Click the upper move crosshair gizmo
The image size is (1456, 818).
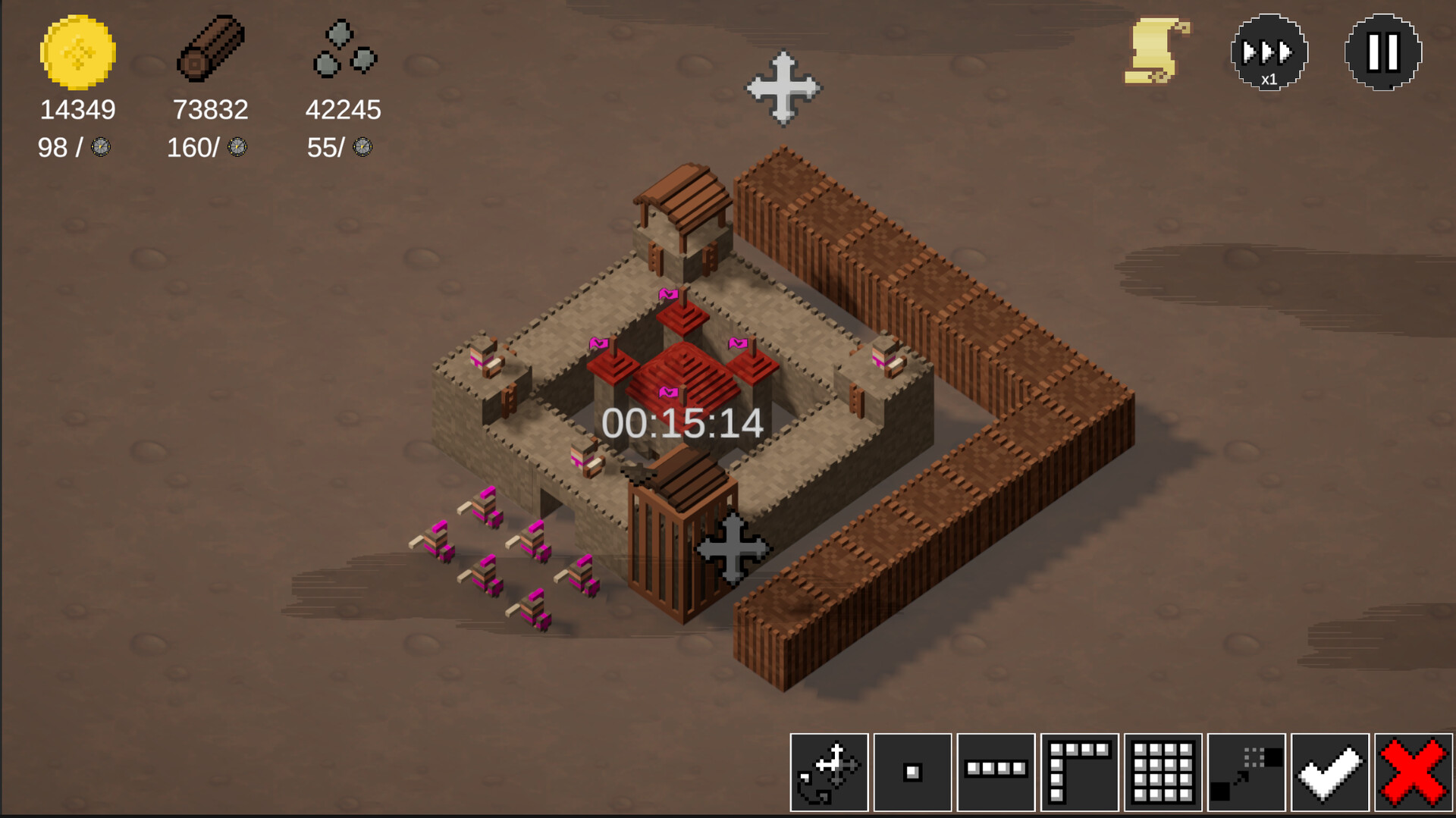coord(785,87)
